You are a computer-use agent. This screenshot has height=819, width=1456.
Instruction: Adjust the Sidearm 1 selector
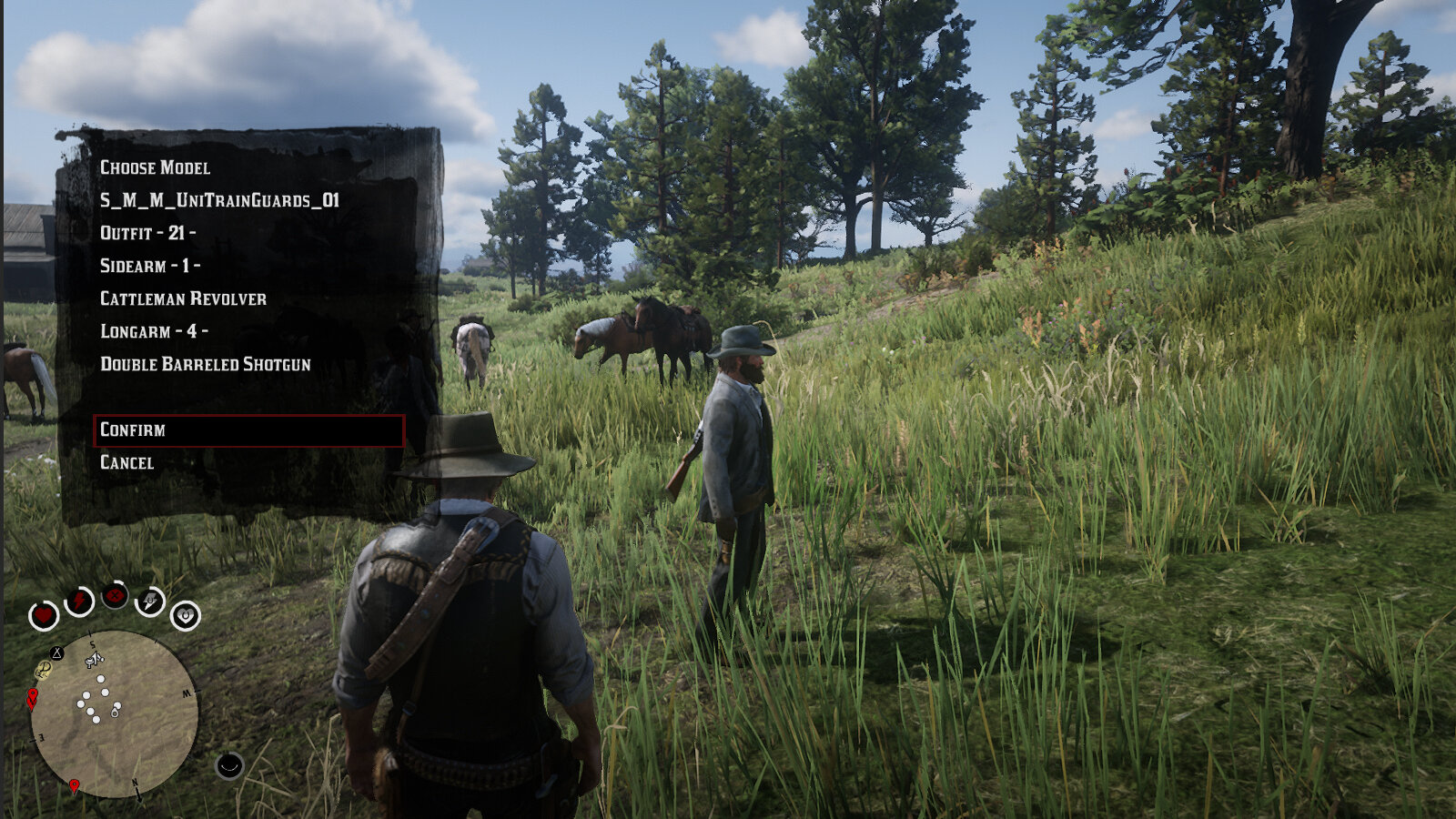pos(150,267)
